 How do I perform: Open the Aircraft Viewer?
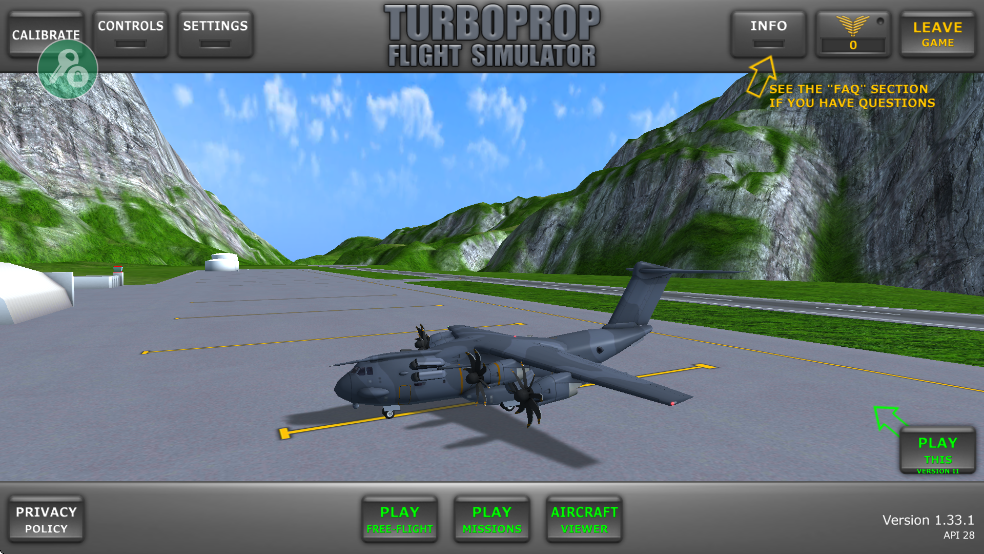584,519
